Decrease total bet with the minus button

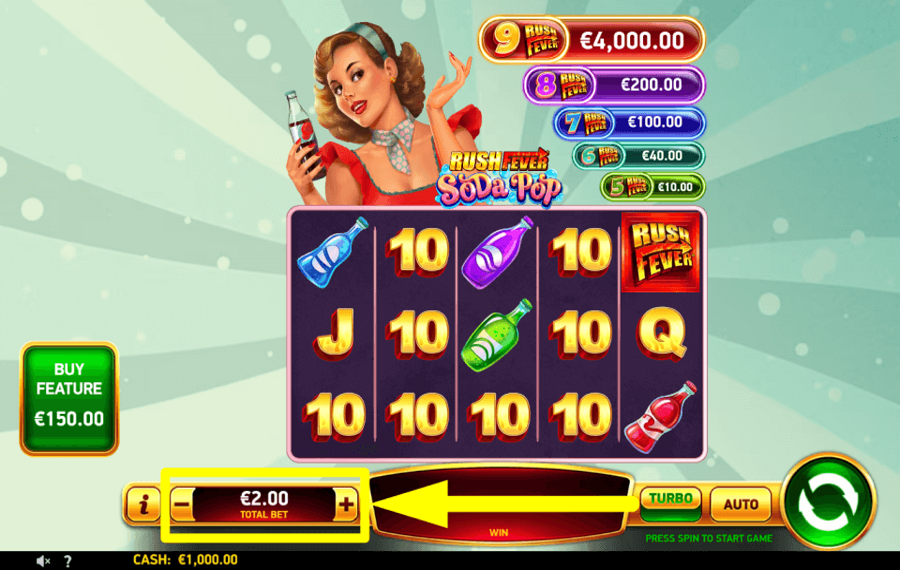181,505
